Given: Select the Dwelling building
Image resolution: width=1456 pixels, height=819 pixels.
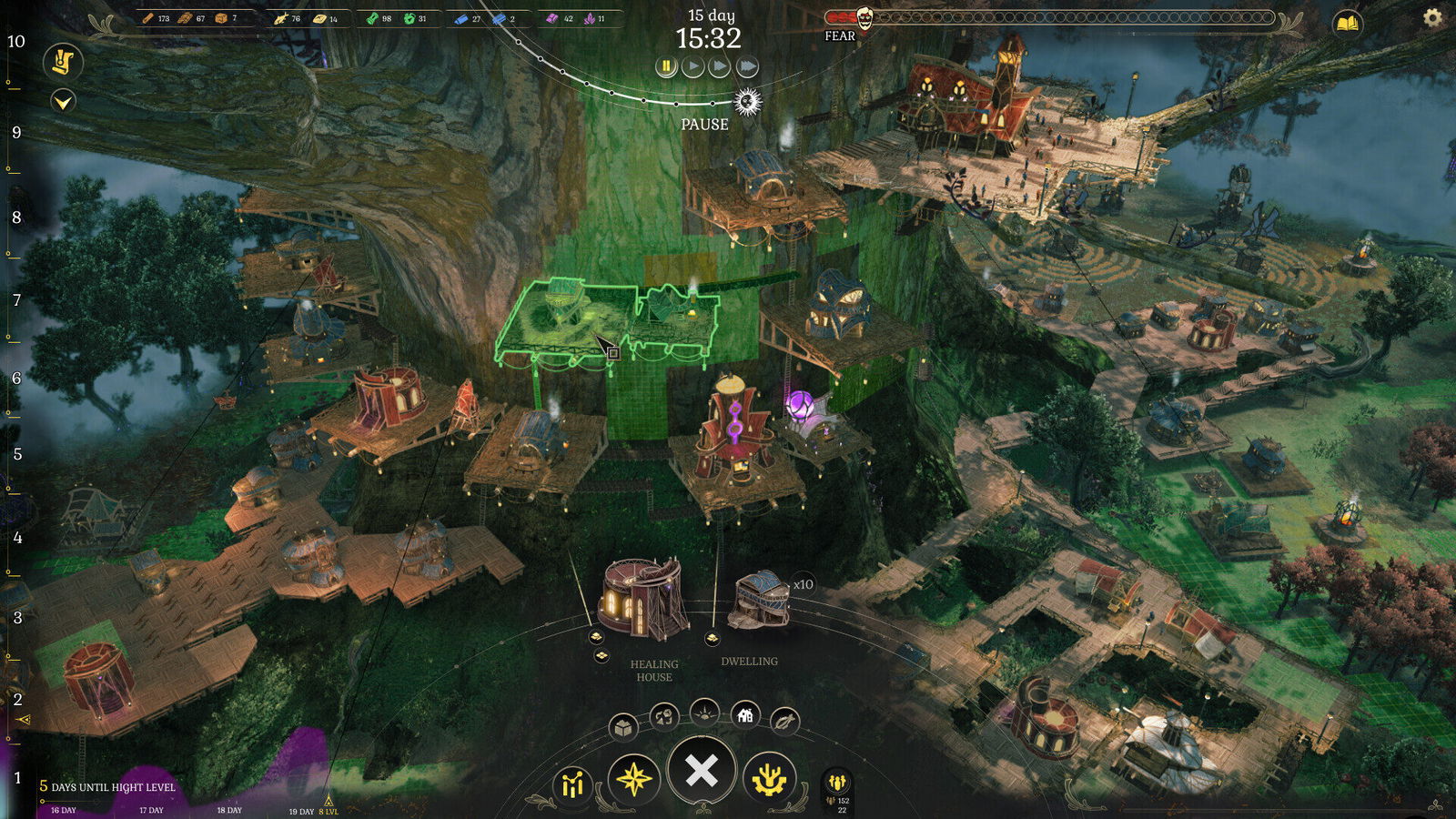Looking at the screenshot, I should [x=761, y=599].
